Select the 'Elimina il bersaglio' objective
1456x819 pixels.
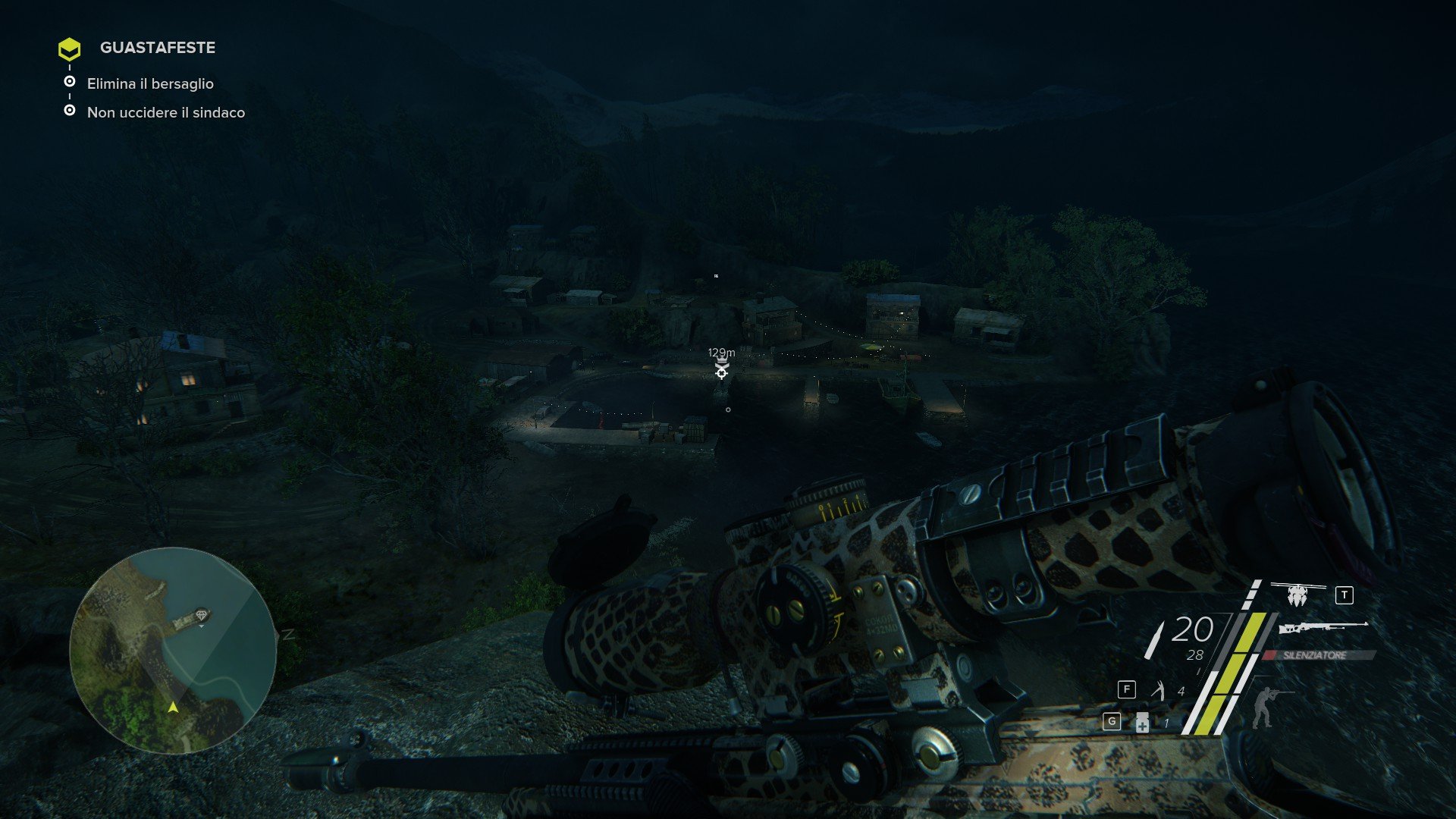pyautogui.click(x=150, y=83)
